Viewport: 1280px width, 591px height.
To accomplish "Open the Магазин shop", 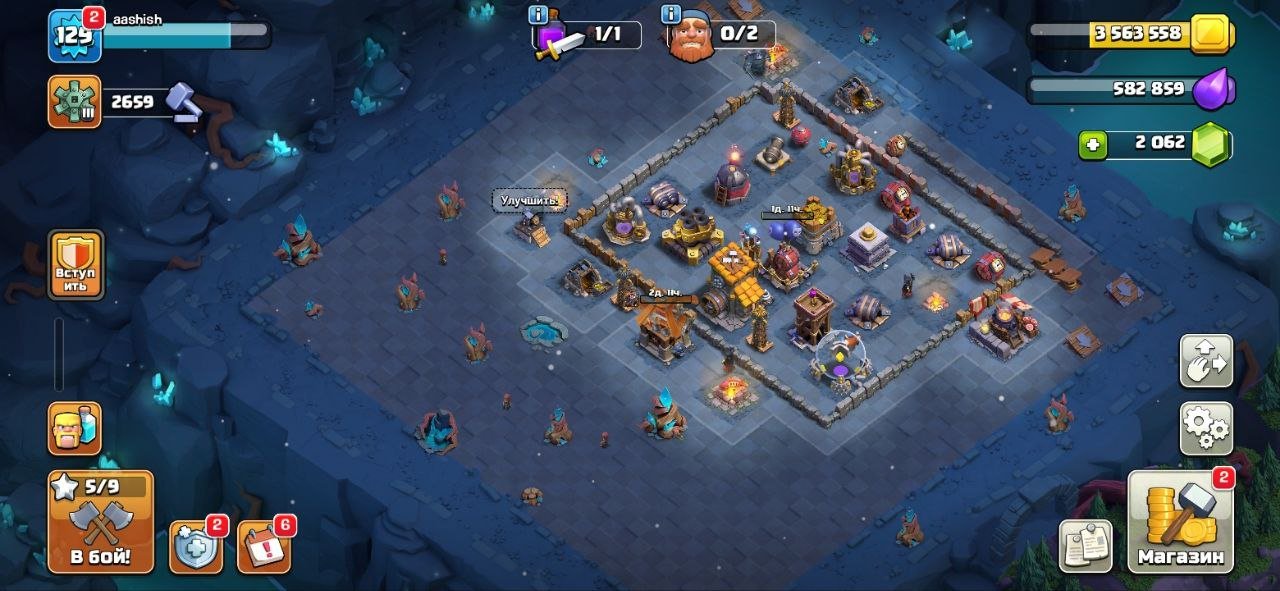I will pos(1180,522).
